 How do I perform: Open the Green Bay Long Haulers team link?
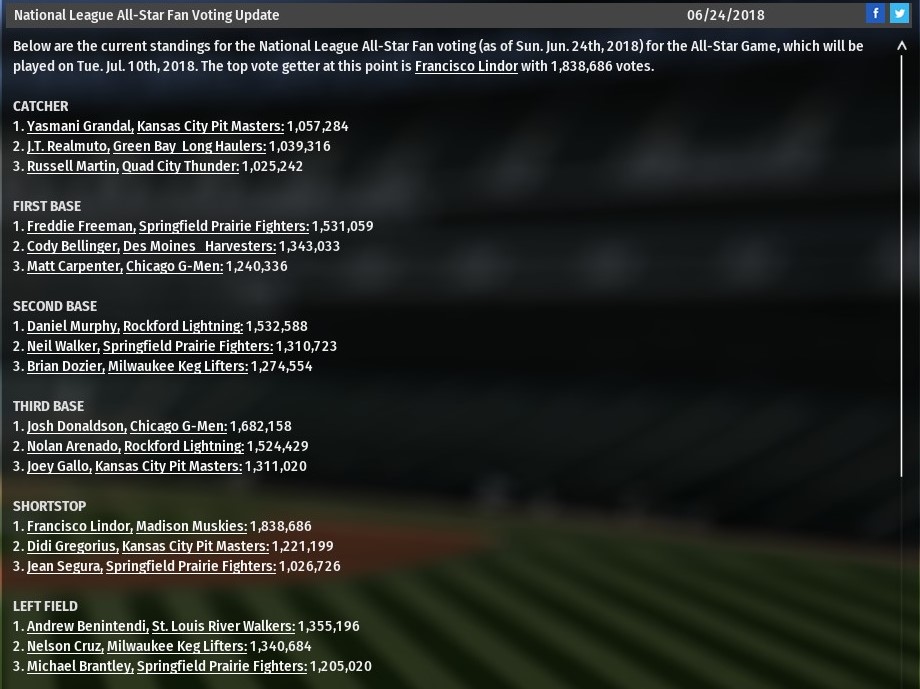(x=189, y=146)
